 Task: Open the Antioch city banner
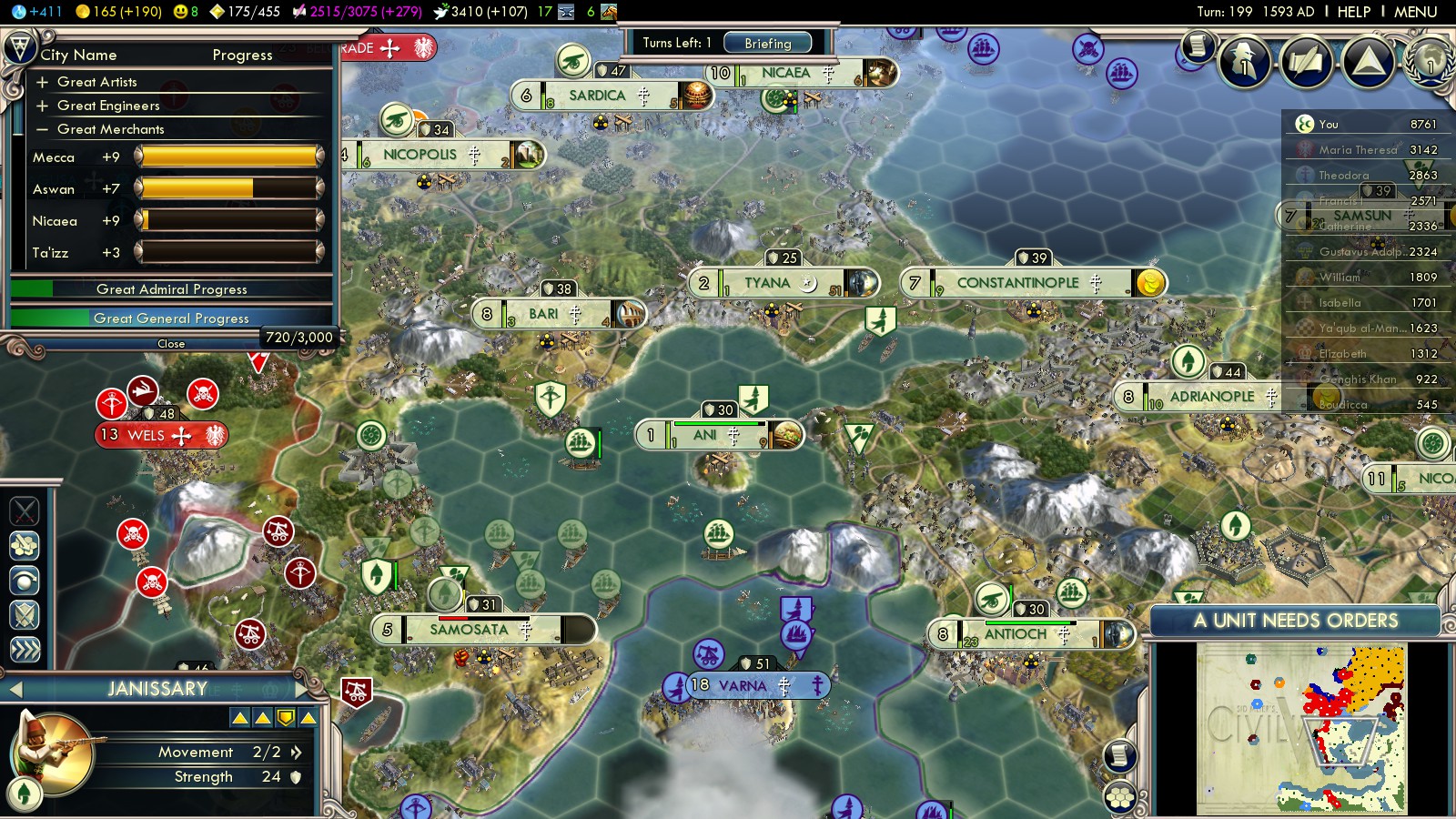pyautogui.click(x=1016, y=634)
